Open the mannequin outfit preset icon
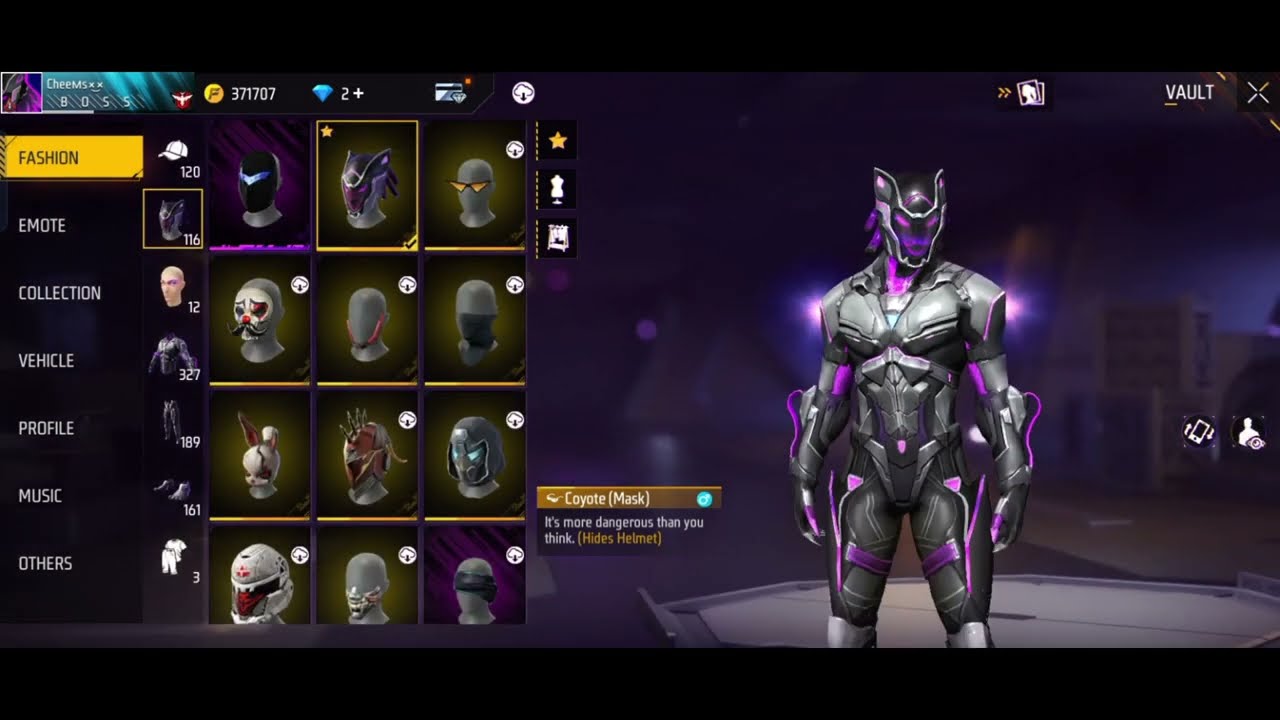The width and height of the screenshot is (1280, 720). pos(557,189)
